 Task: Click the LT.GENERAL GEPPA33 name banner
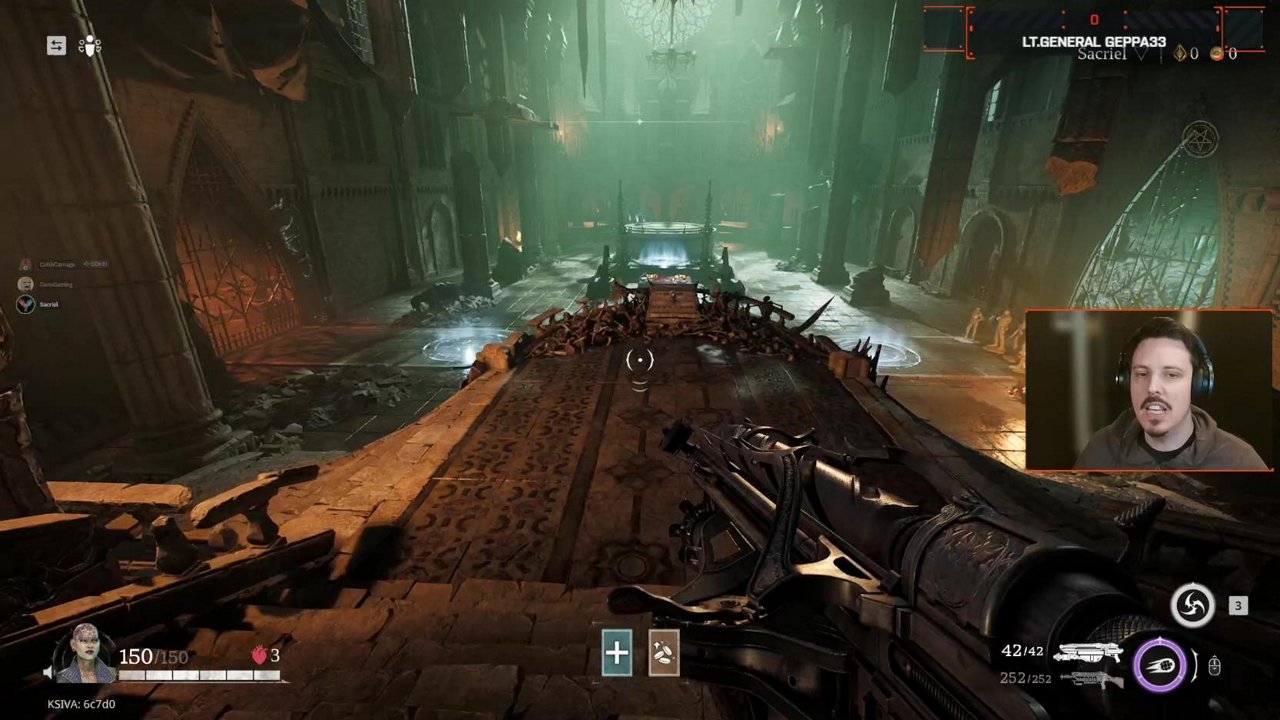(1093, 42)
